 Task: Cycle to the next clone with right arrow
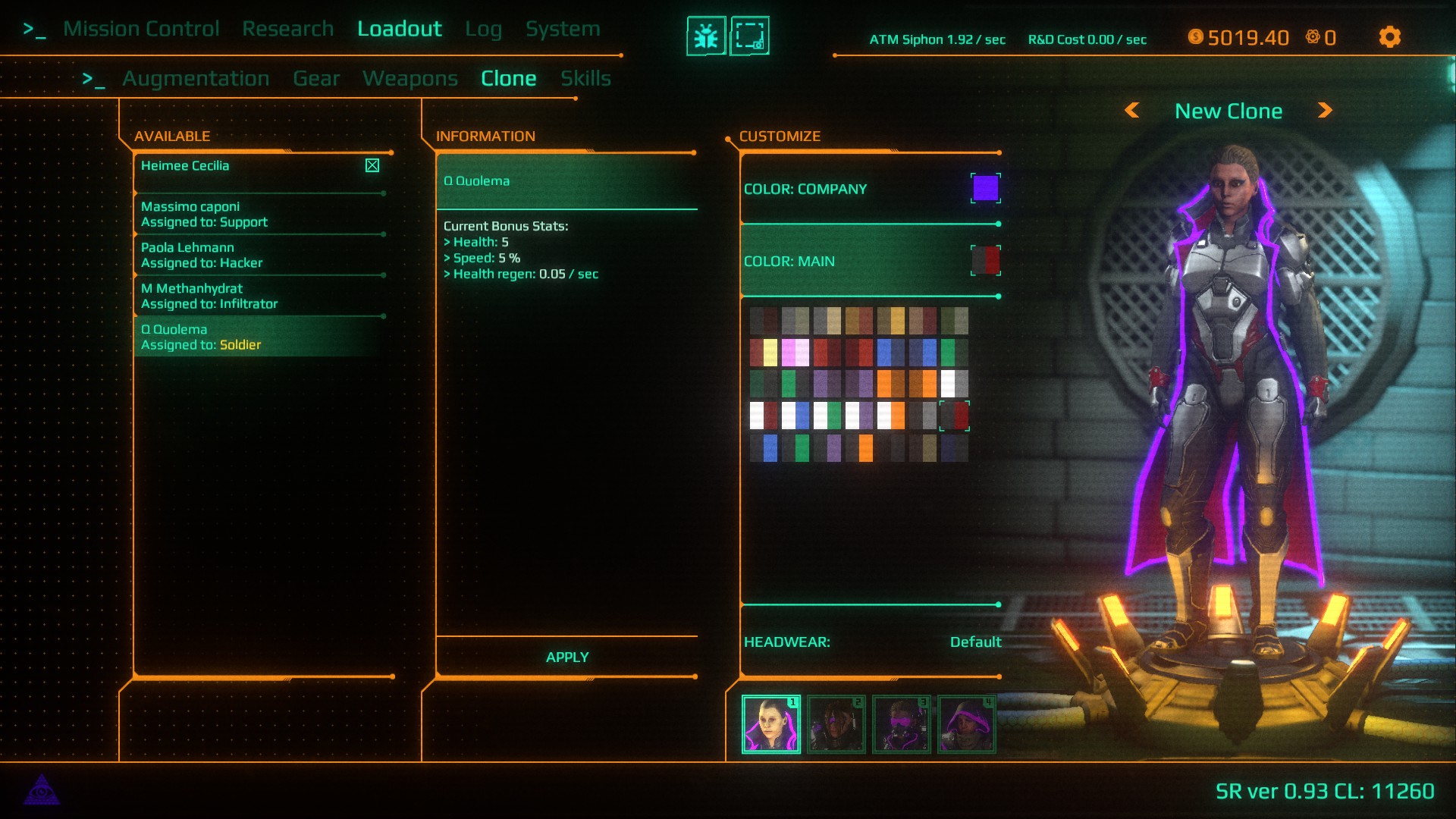click(1325, 111)
